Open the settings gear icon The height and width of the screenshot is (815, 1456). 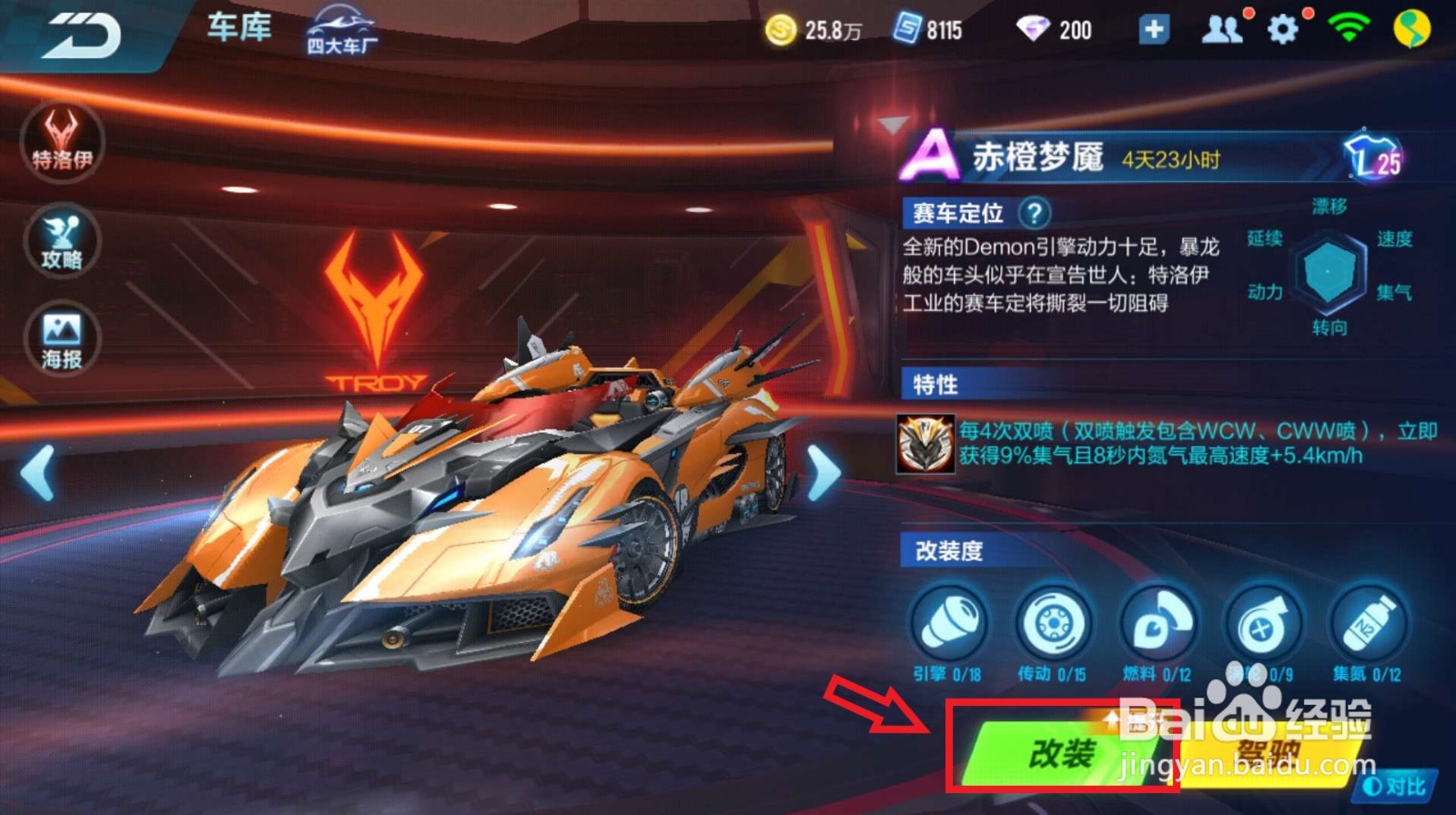click(x=1284, y=29)
